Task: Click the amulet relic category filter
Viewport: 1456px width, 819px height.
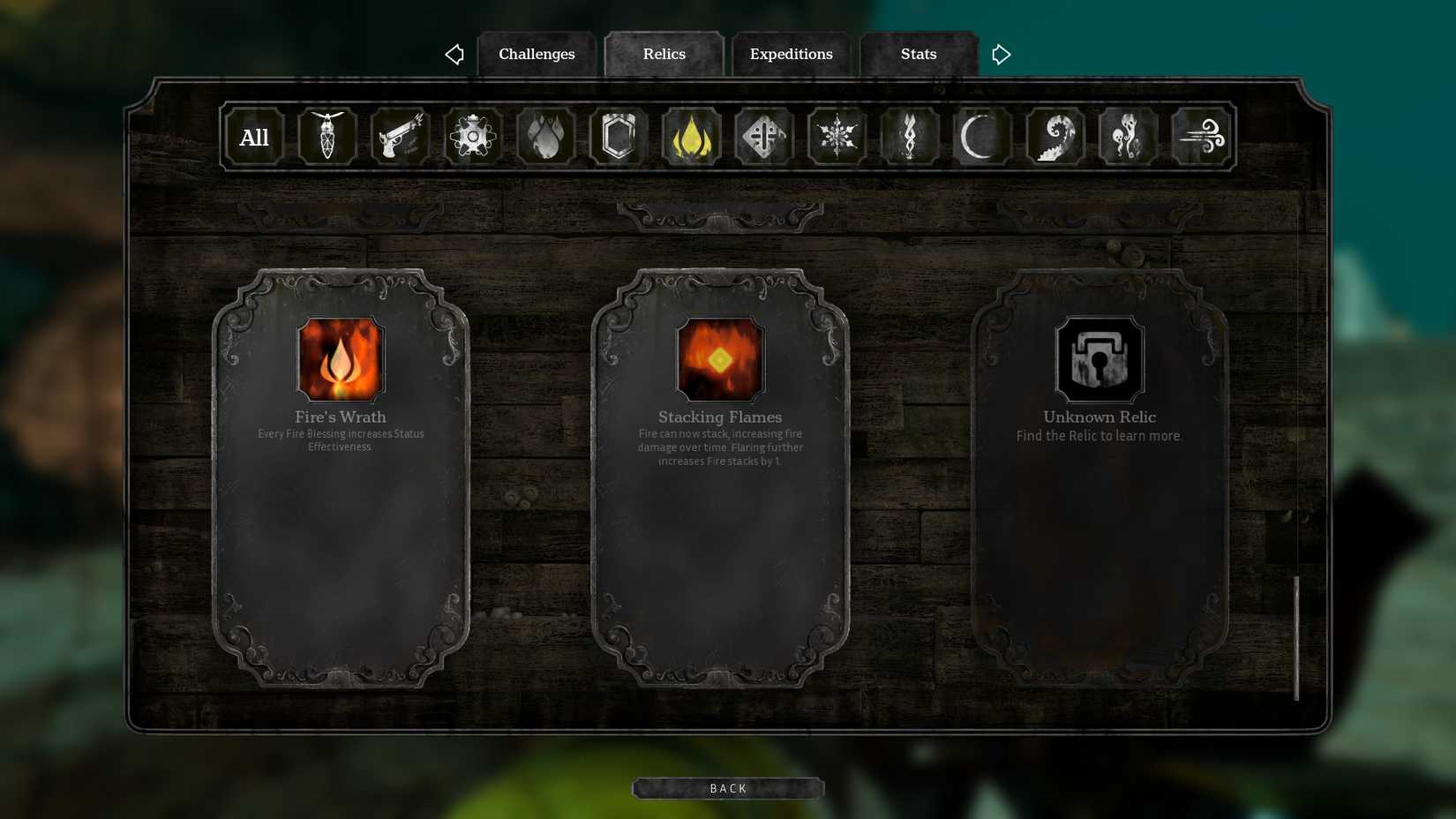Action: coord(327,136)
